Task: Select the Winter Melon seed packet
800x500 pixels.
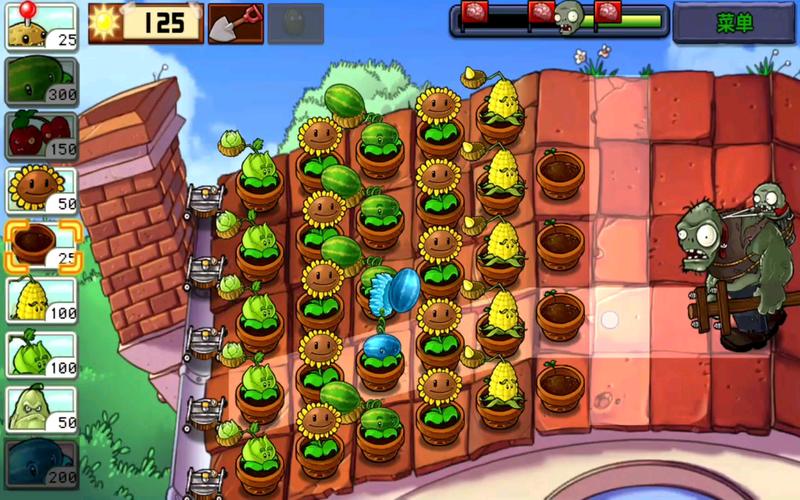Action: point(41,461)
